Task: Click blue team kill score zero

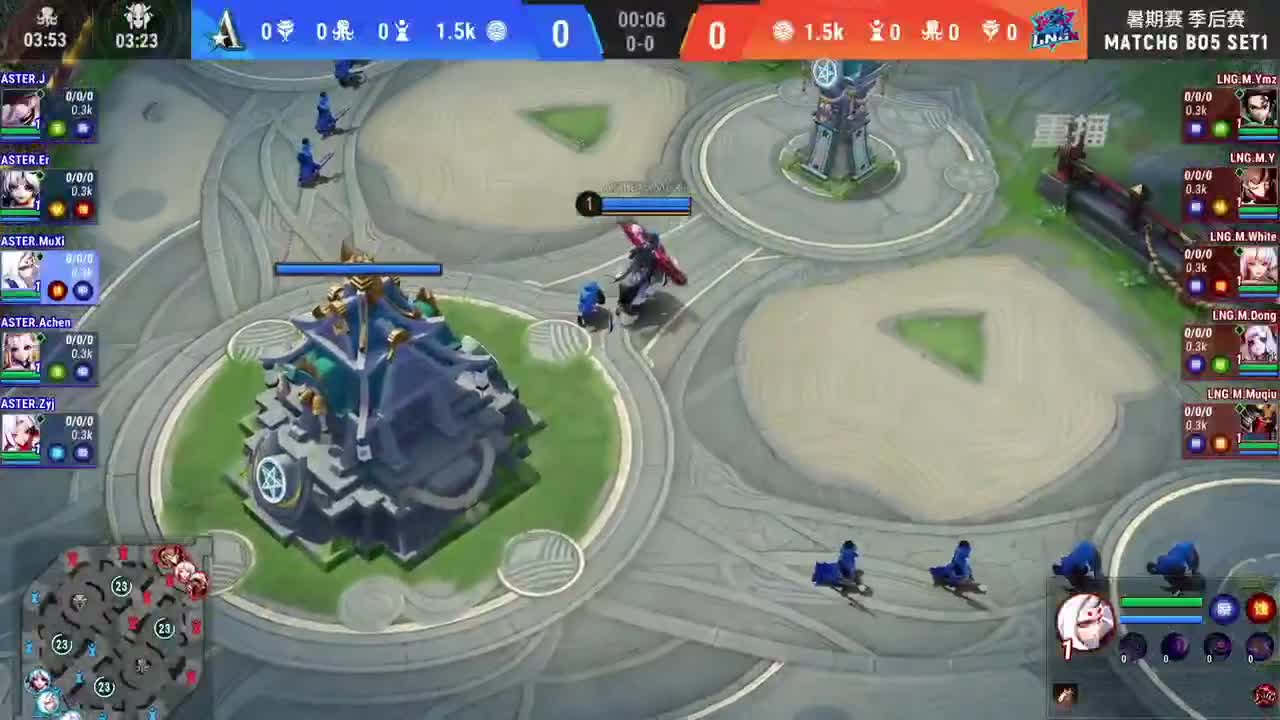Action: point(561,33)
